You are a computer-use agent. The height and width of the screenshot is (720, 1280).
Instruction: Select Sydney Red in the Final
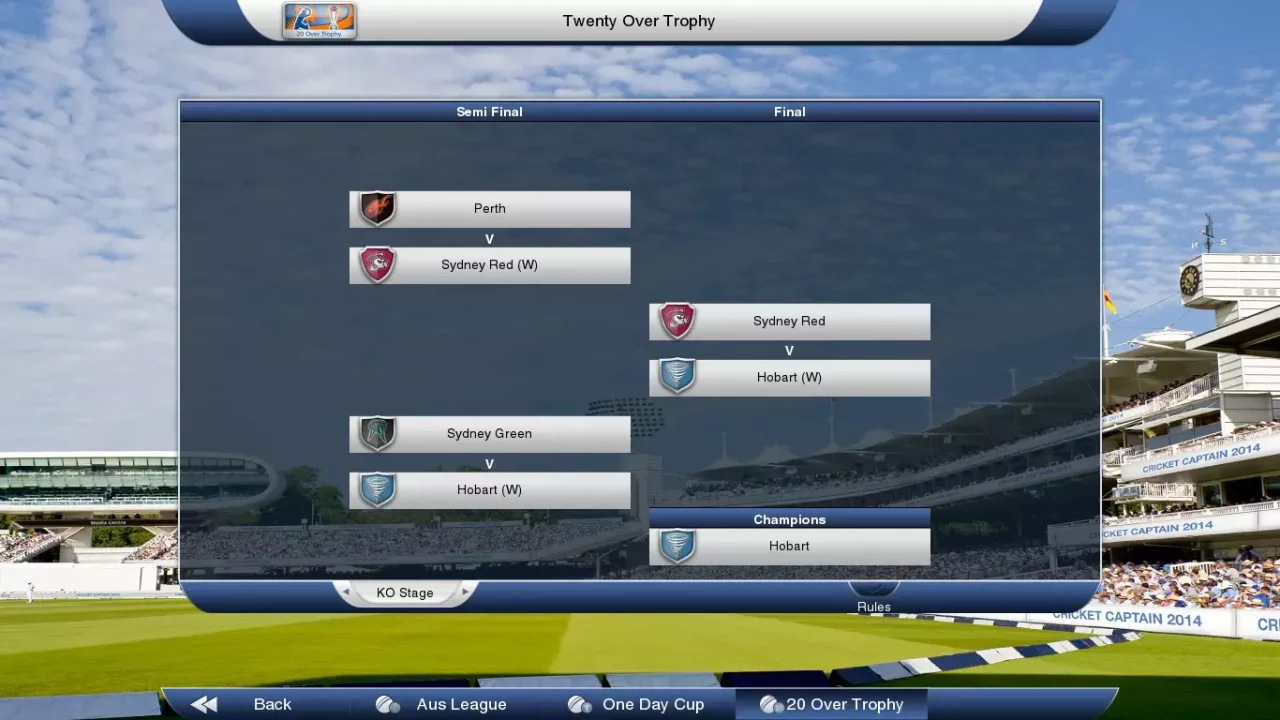[790, 321]
